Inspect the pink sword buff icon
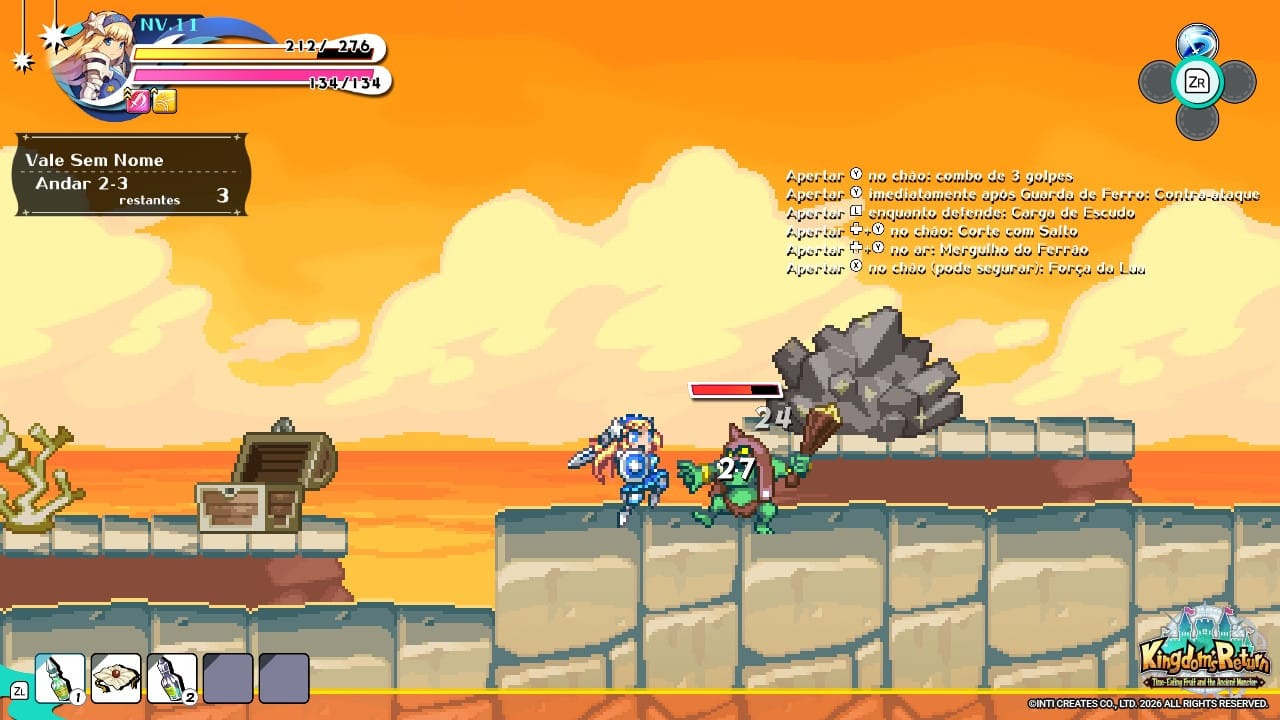Viewport: 1280px width, 720px height. [x=138, y=101]
